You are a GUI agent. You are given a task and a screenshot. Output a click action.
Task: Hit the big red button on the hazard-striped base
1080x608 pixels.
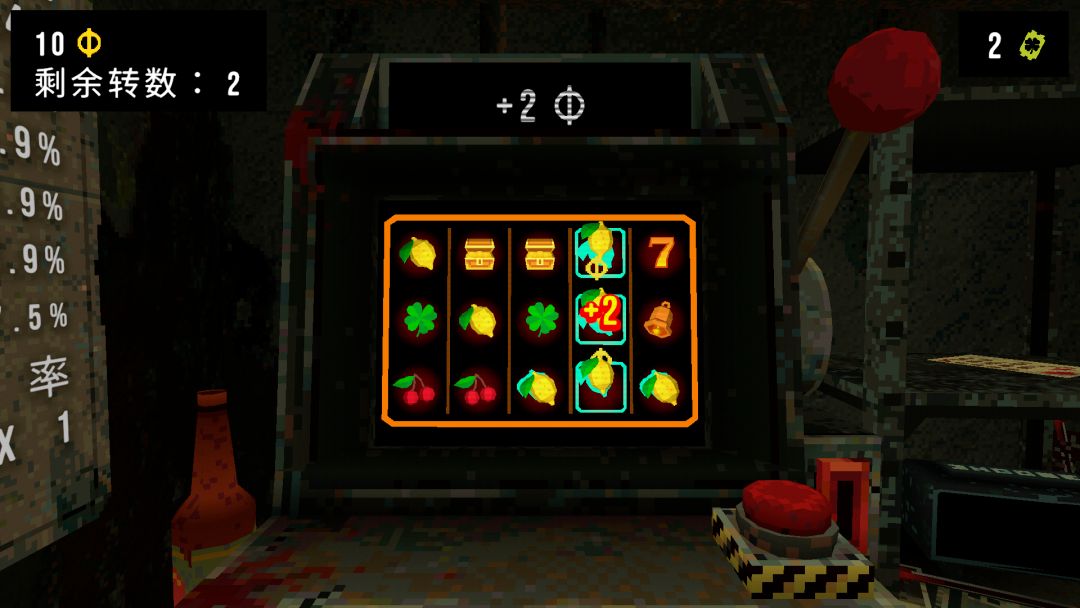point(786,507)
